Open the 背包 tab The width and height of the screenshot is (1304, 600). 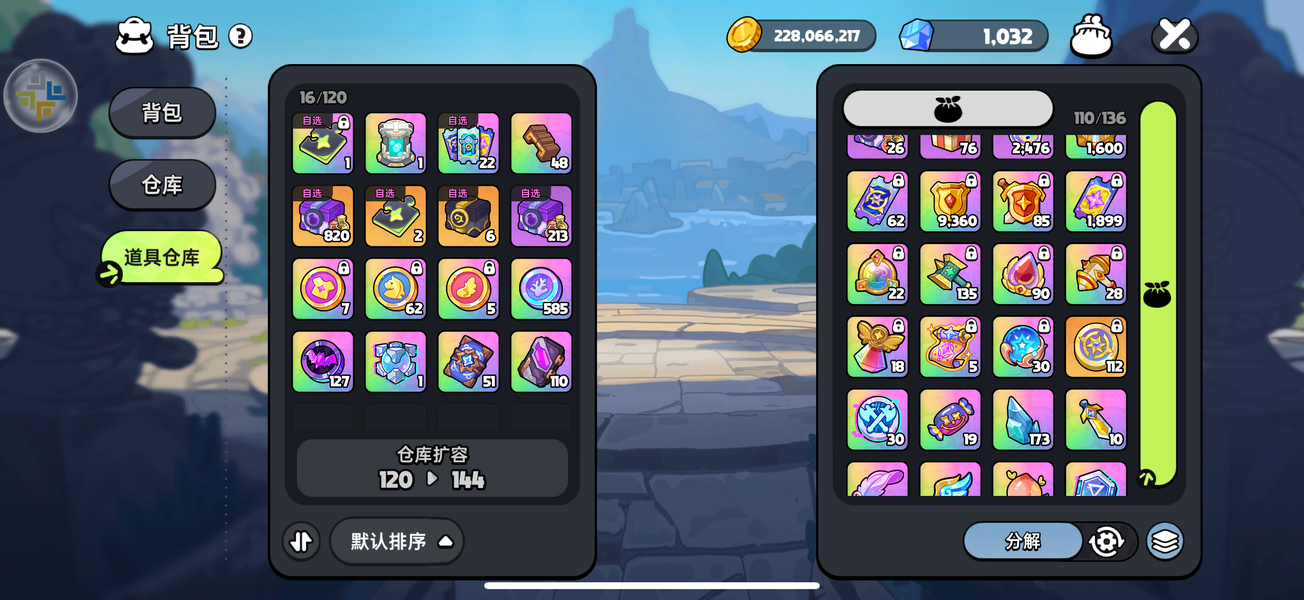pyautogui.click(x=162, y=113)
